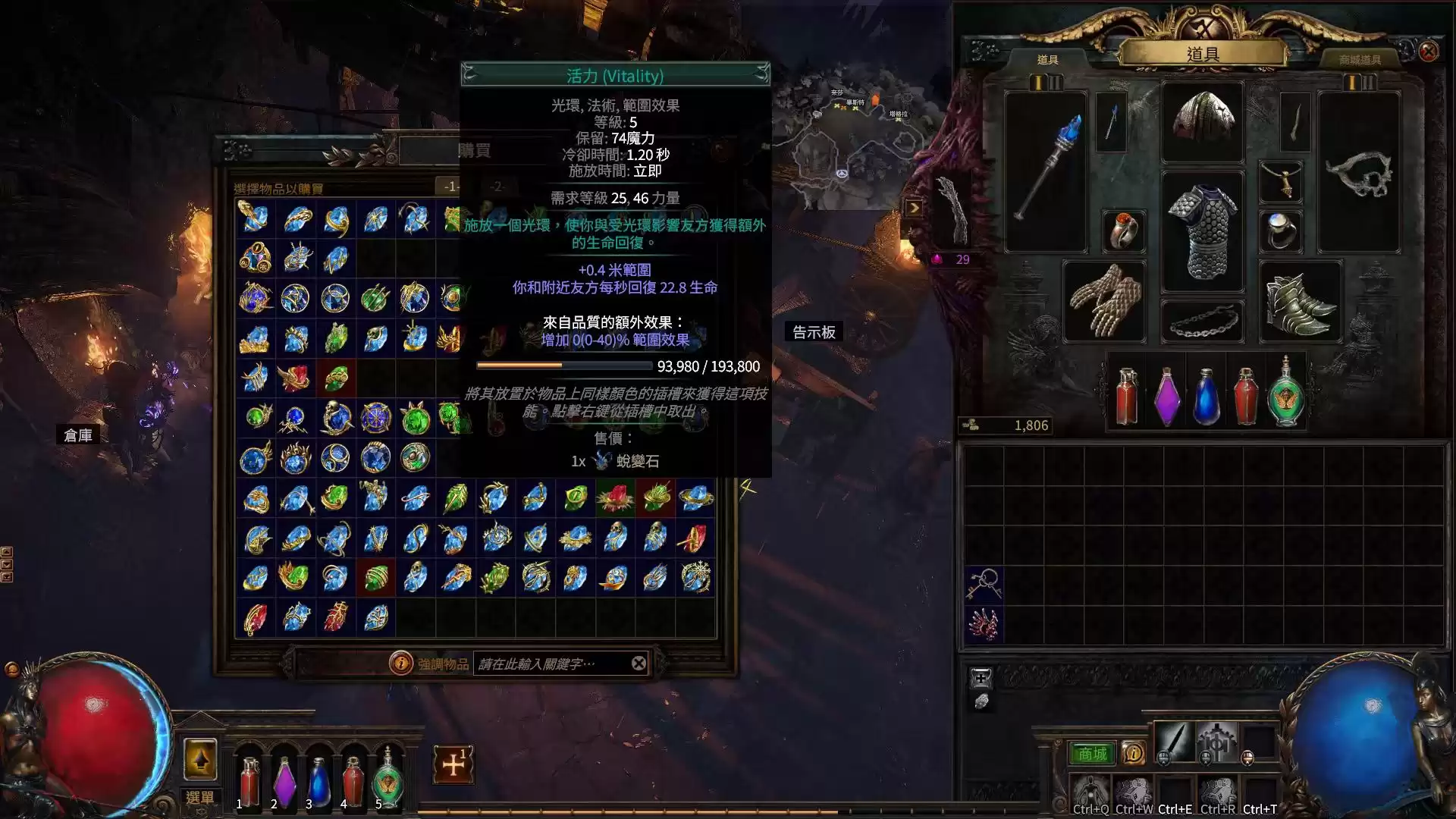This screenshot has height=819, width=1456.
Task: Pick the purple flask in the equipment panel
Action: (1167, 397)
